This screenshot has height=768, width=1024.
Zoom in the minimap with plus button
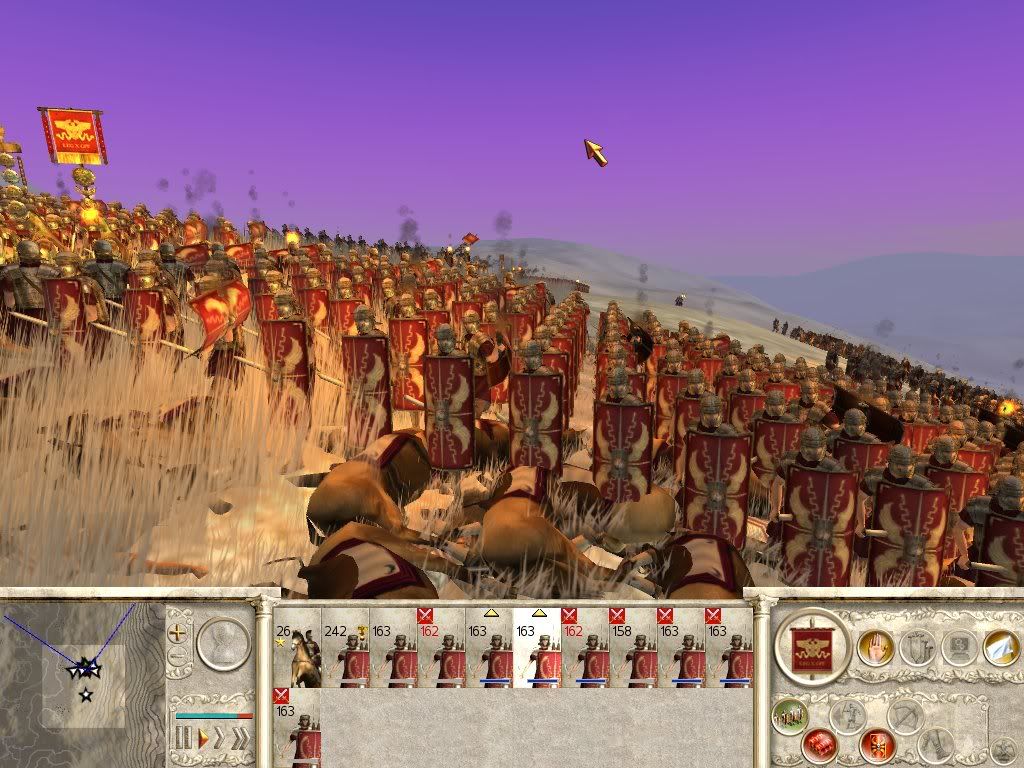(179, 633)
